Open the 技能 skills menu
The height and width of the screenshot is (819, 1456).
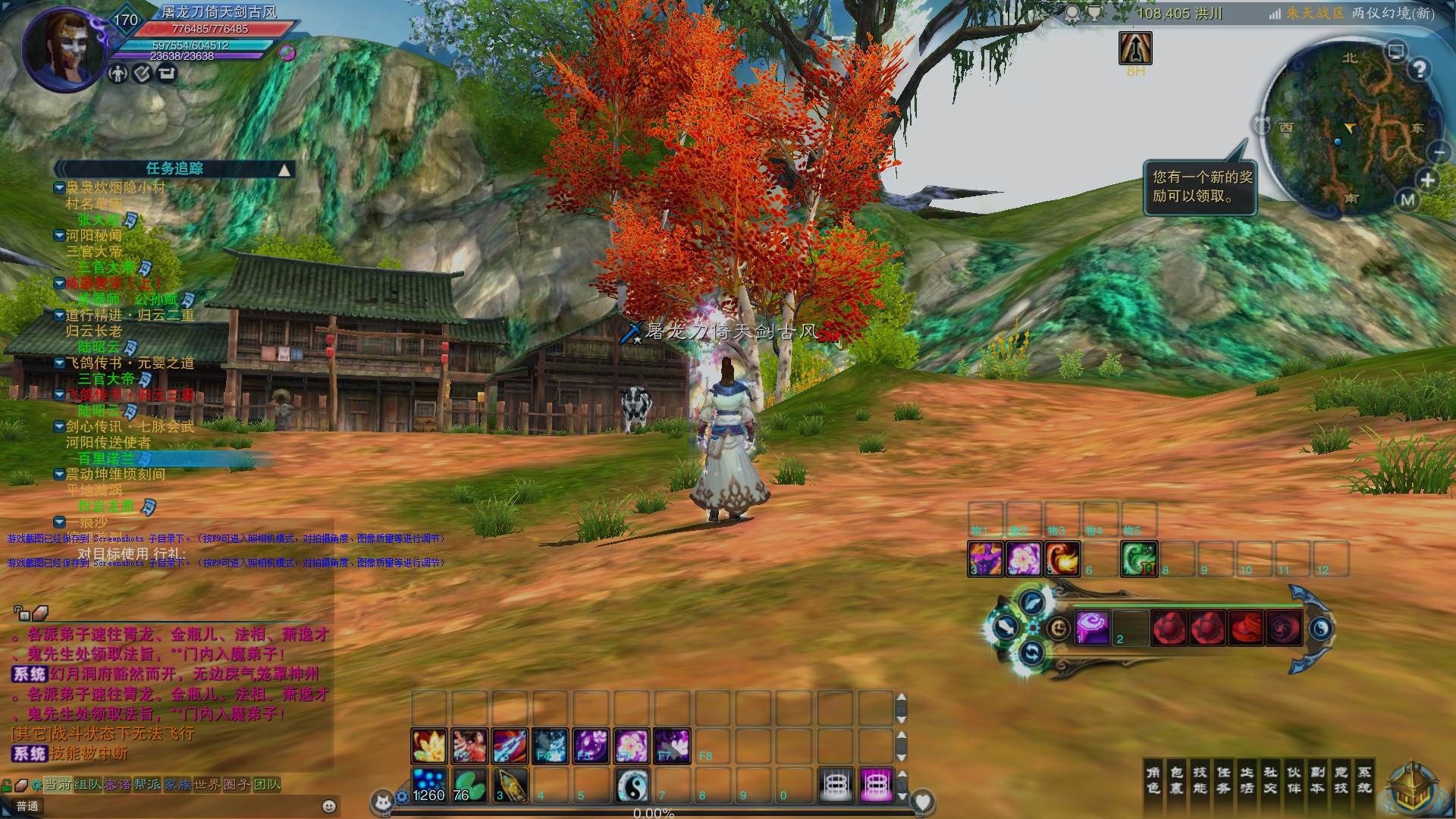[x=1200, y=780]
